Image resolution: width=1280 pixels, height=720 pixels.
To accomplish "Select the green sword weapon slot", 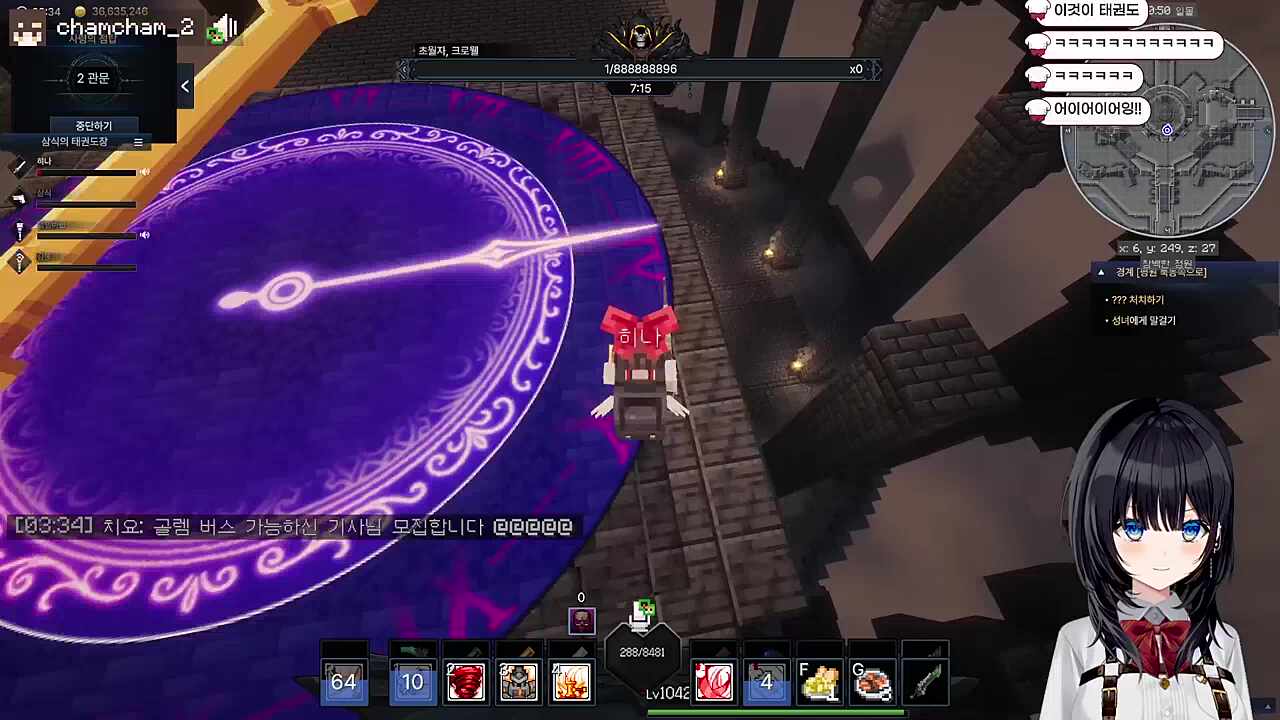I will [x=925, y=682].
